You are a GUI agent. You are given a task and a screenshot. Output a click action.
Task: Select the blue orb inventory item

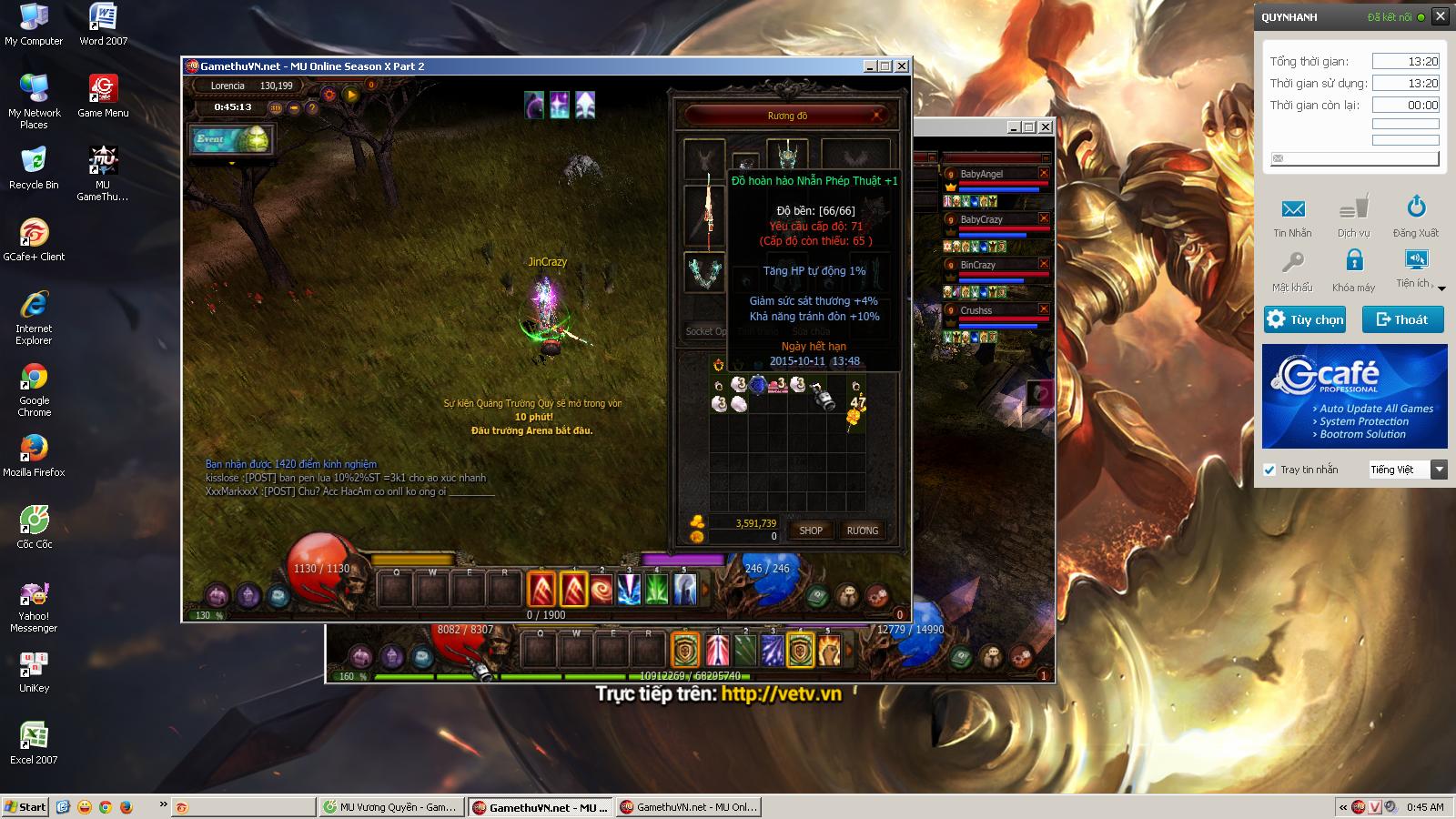[x=758, y=385]
